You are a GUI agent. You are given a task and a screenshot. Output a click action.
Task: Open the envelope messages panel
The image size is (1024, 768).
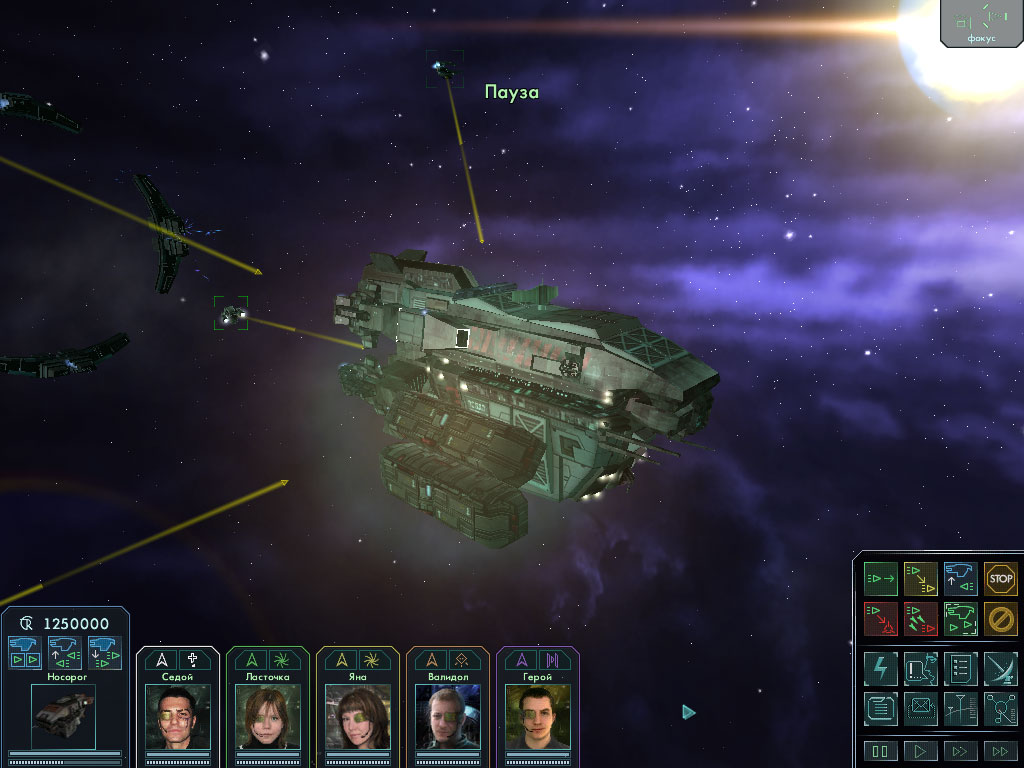click(x=921, y=708)
